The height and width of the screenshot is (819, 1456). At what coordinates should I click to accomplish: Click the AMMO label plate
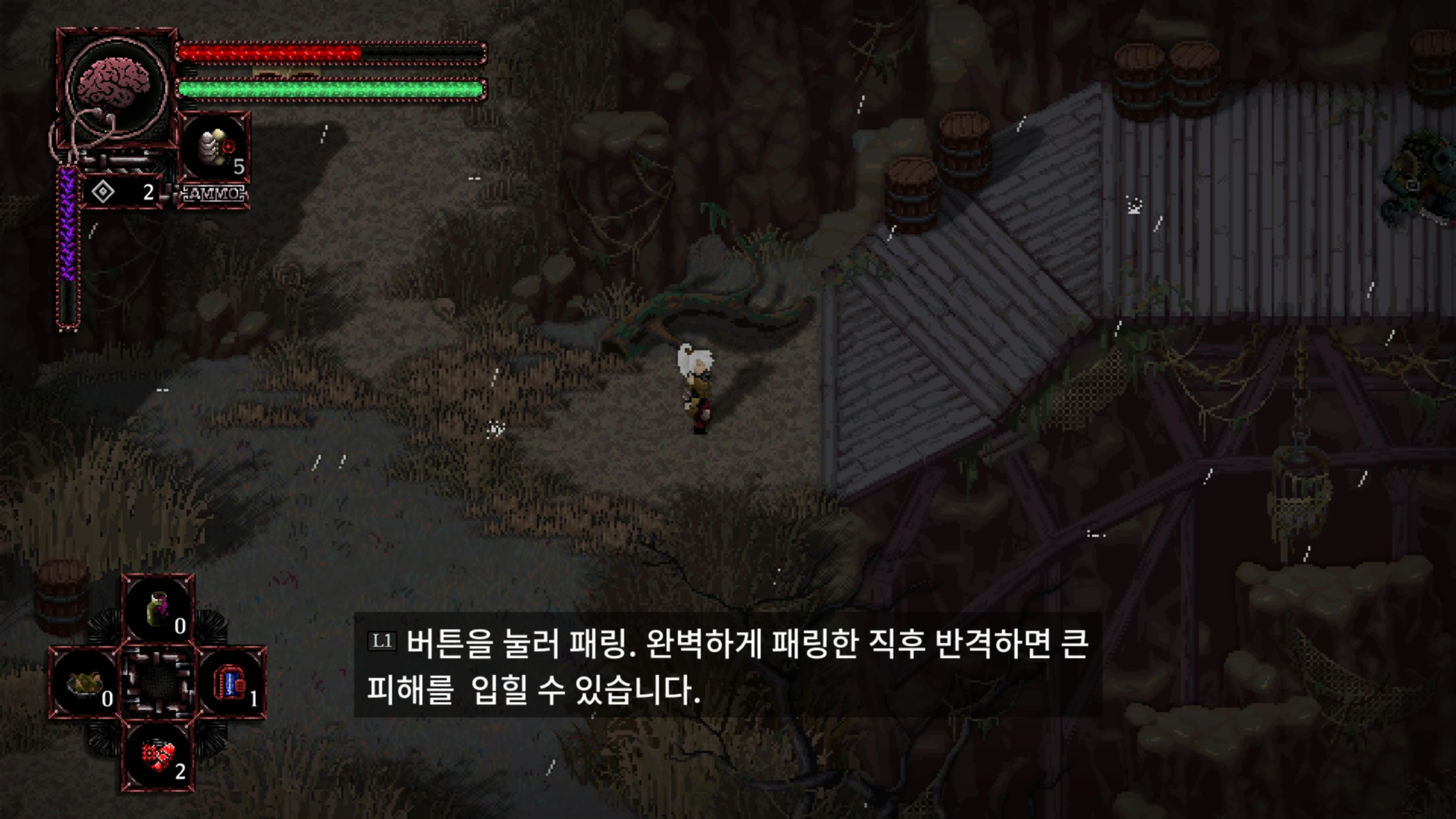213,193
